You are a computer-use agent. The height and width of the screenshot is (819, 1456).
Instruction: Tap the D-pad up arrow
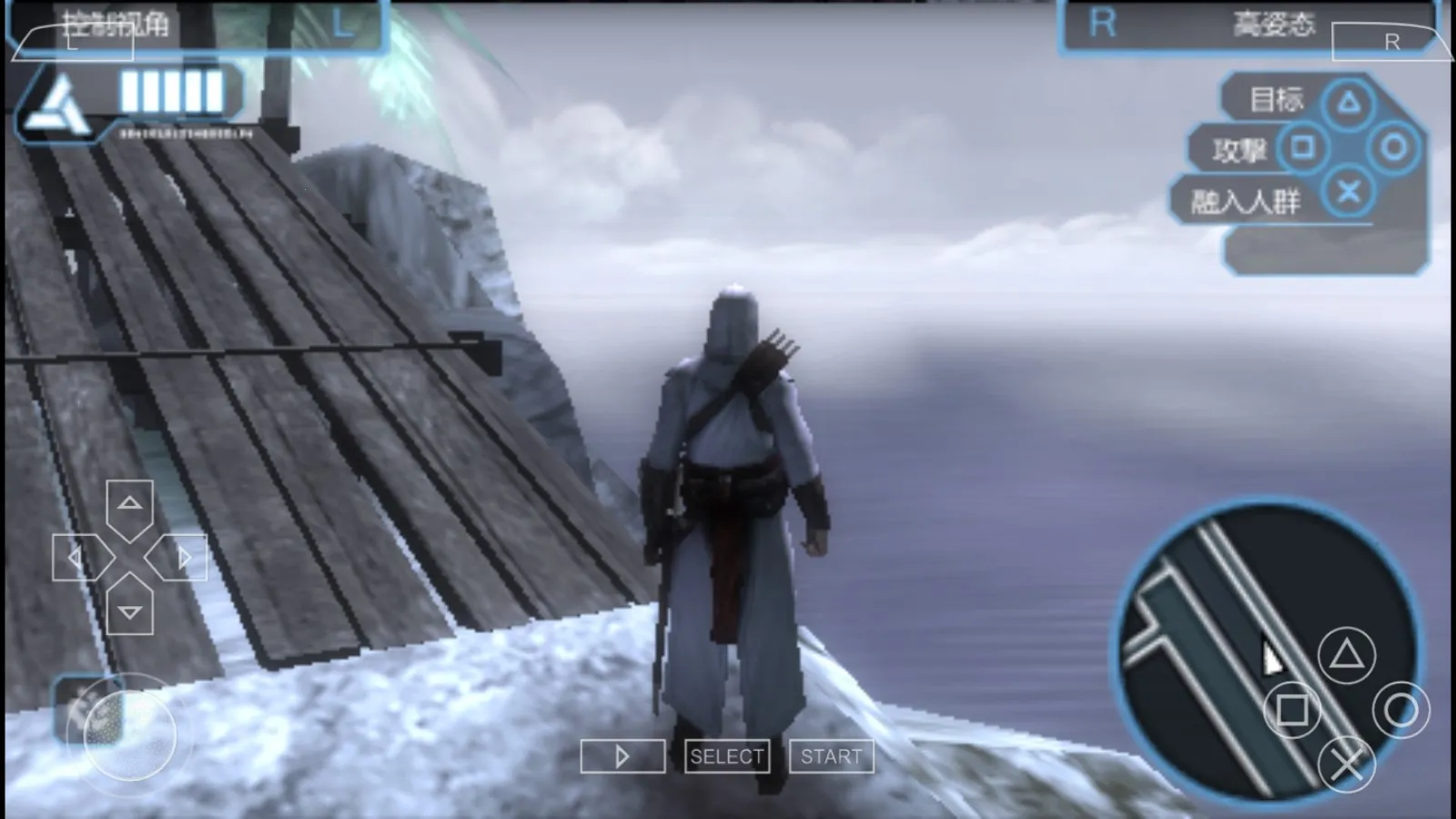pos(130,503)
